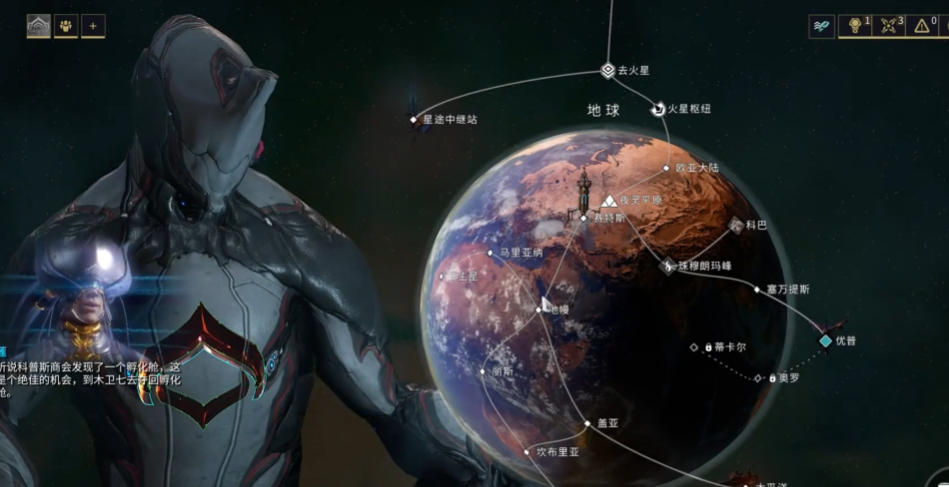Viewport: 949px width, 487px height.
Task: Open the Warframe profile icon
Action: (37, 26)
